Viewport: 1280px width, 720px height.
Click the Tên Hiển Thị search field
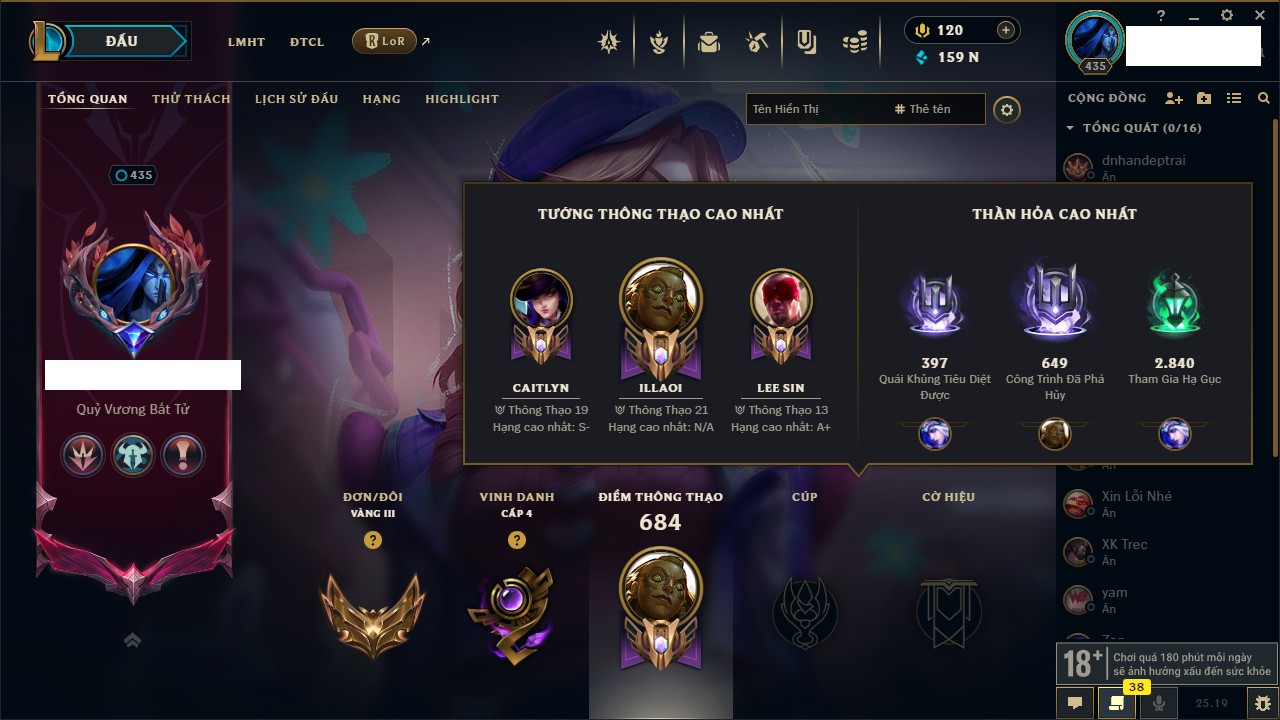[x=815, y=109]
